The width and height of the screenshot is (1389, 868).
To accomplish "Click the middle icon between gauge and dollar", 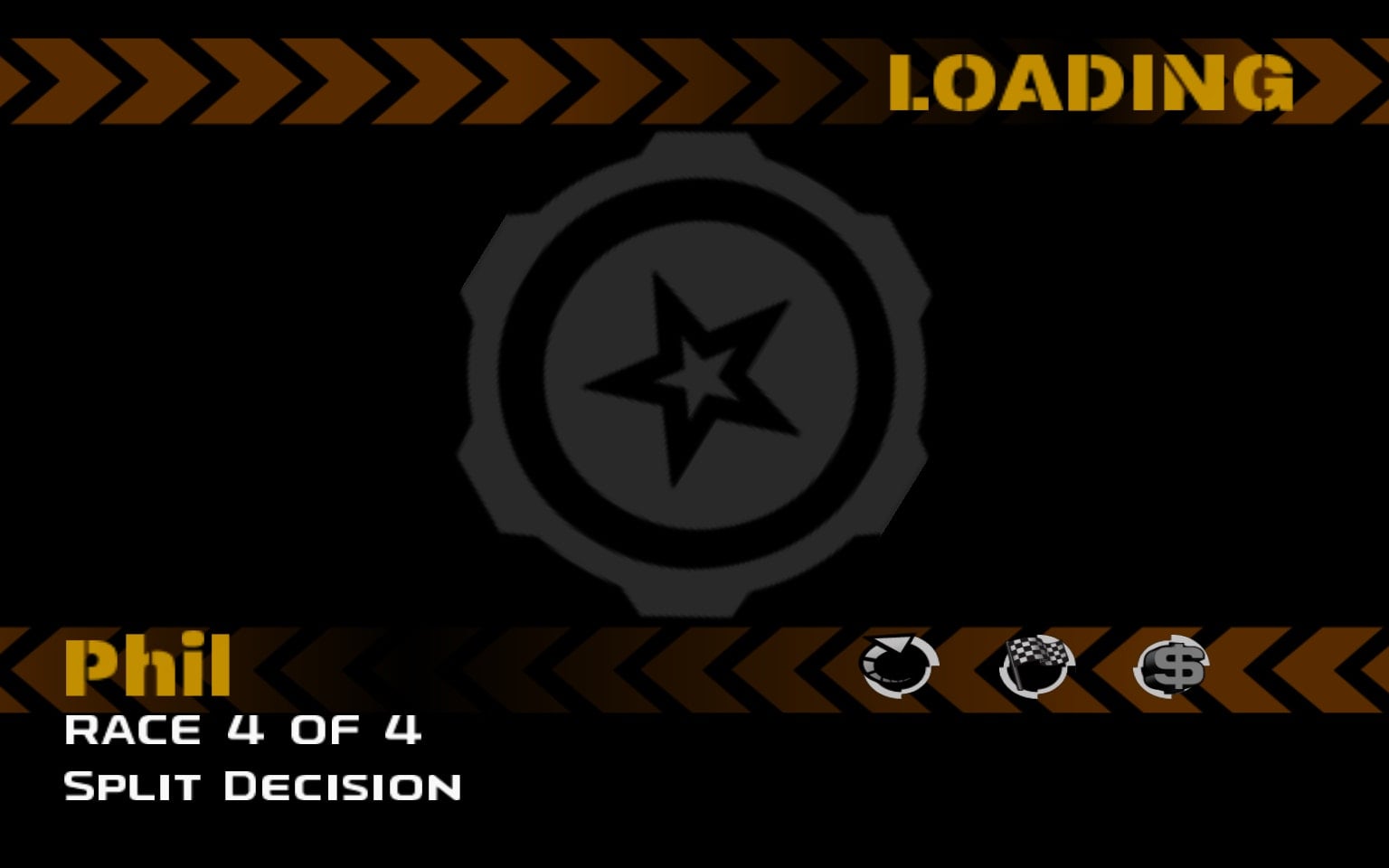I will (1036, 665).
